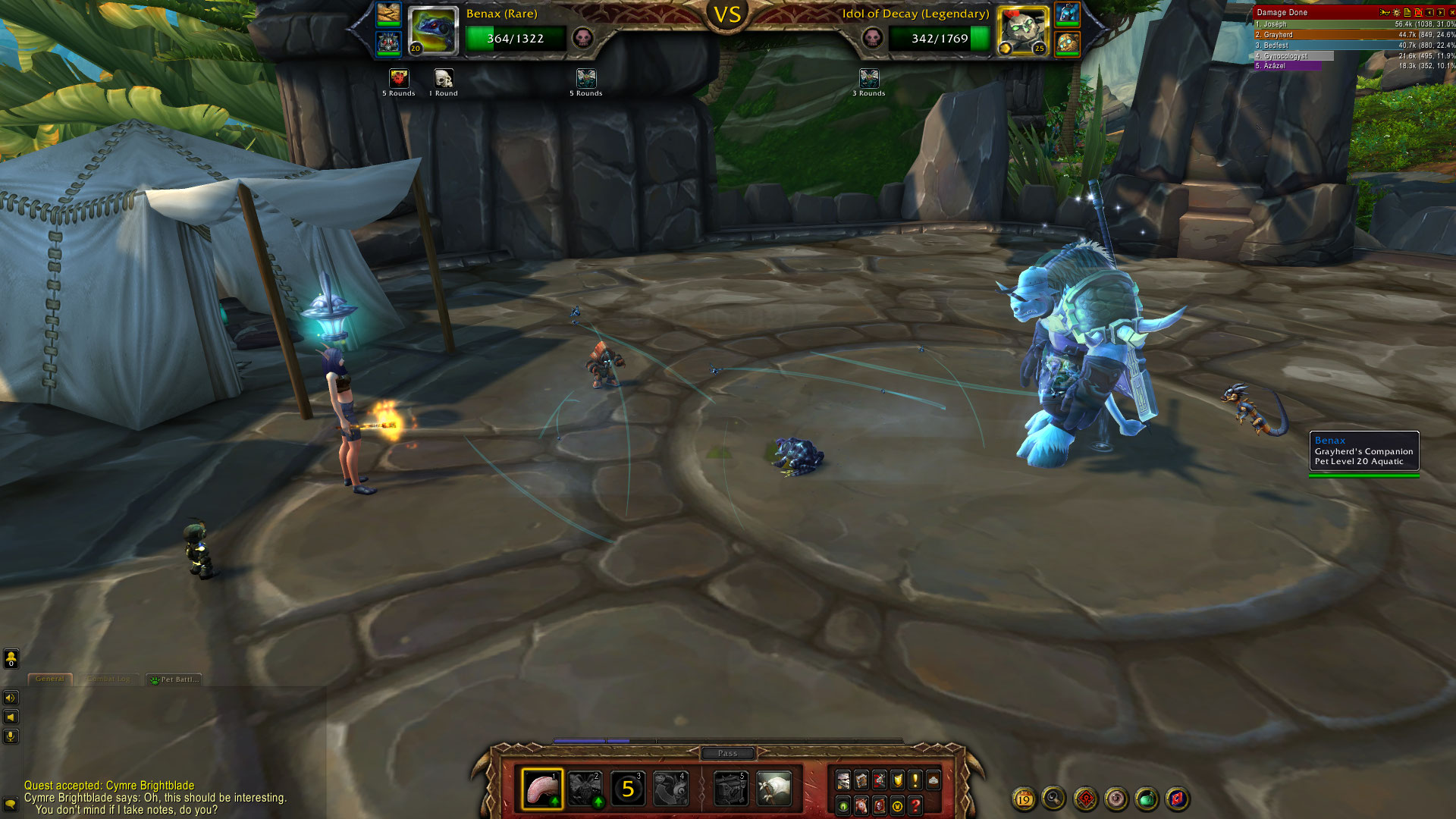Click the yellow exclamation mark micro button
Image resolution: width=1456 pixels, height=819 pixels.
915,779
